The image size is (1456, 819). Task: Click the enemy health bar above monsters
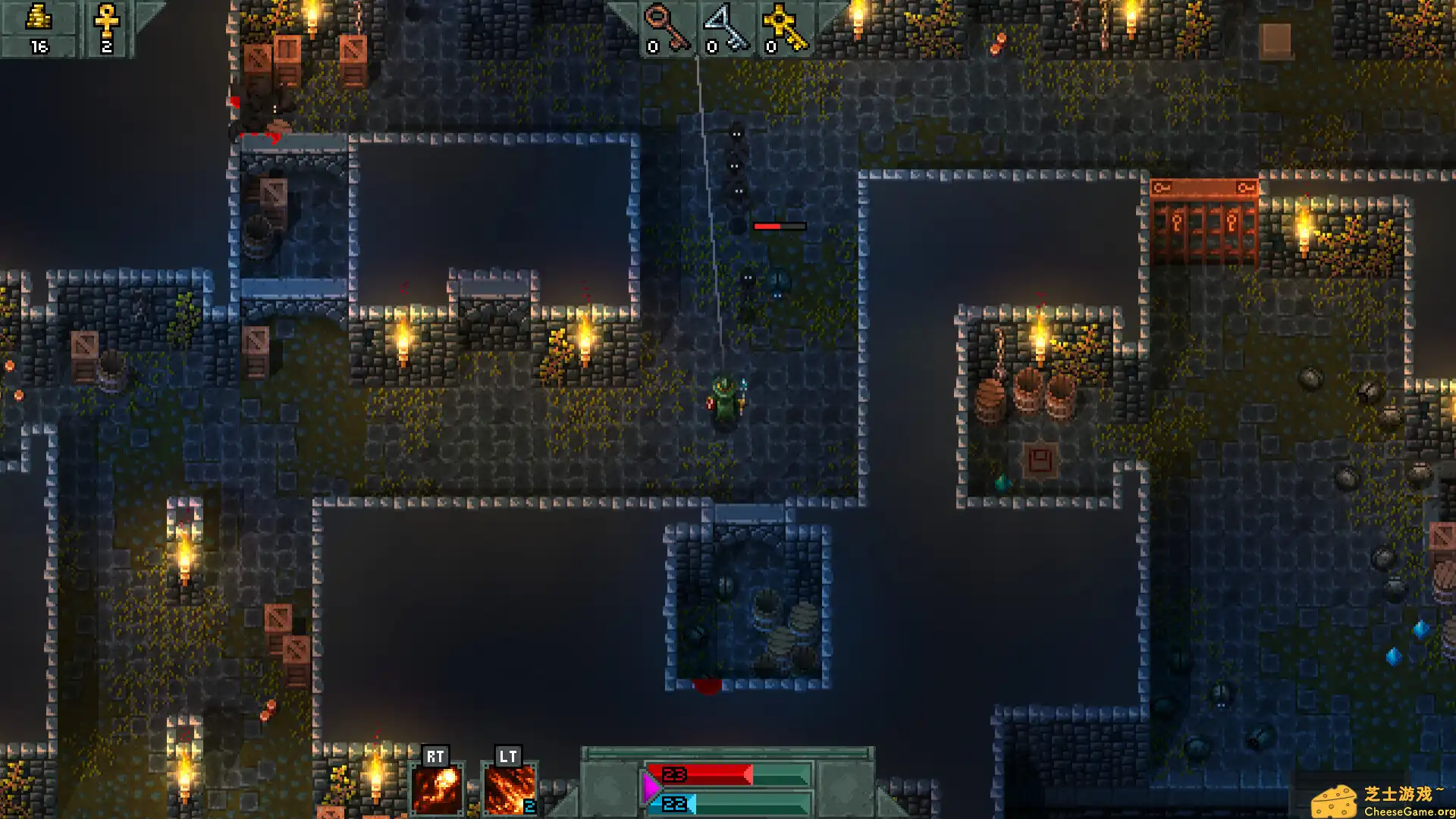tap(779, 225)
